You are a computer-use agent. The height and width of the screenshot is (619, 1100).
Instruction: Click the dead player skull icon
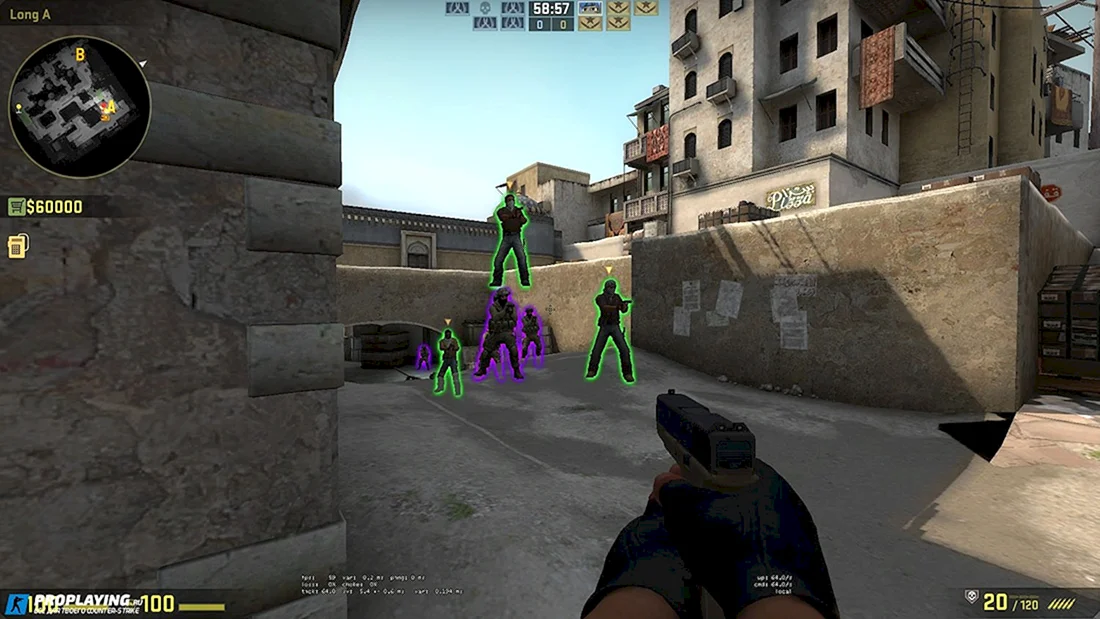pyautogui.click(x=485, y=8)
